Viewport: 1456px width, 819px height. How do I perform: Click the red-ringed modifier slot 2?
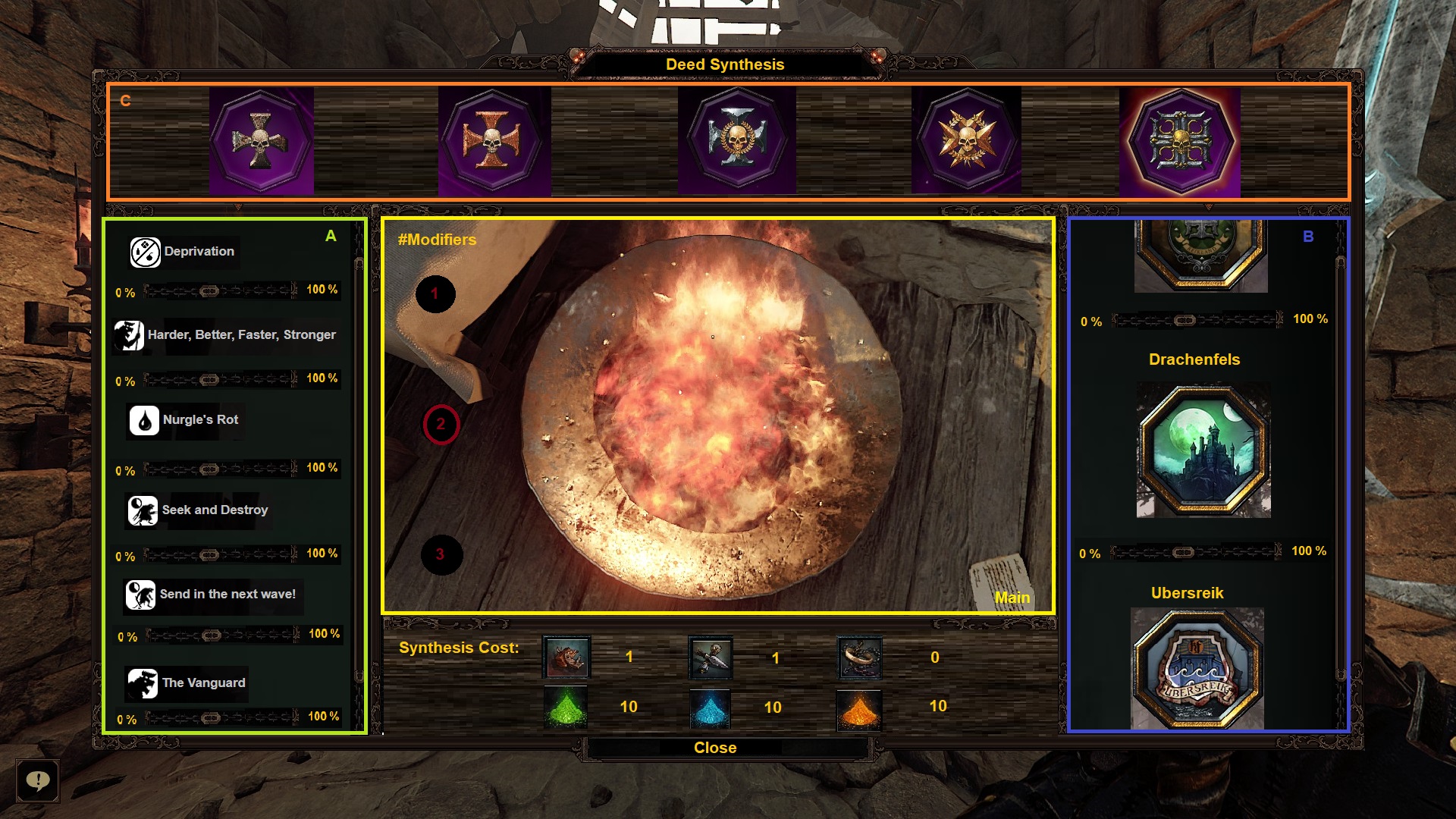441,425
